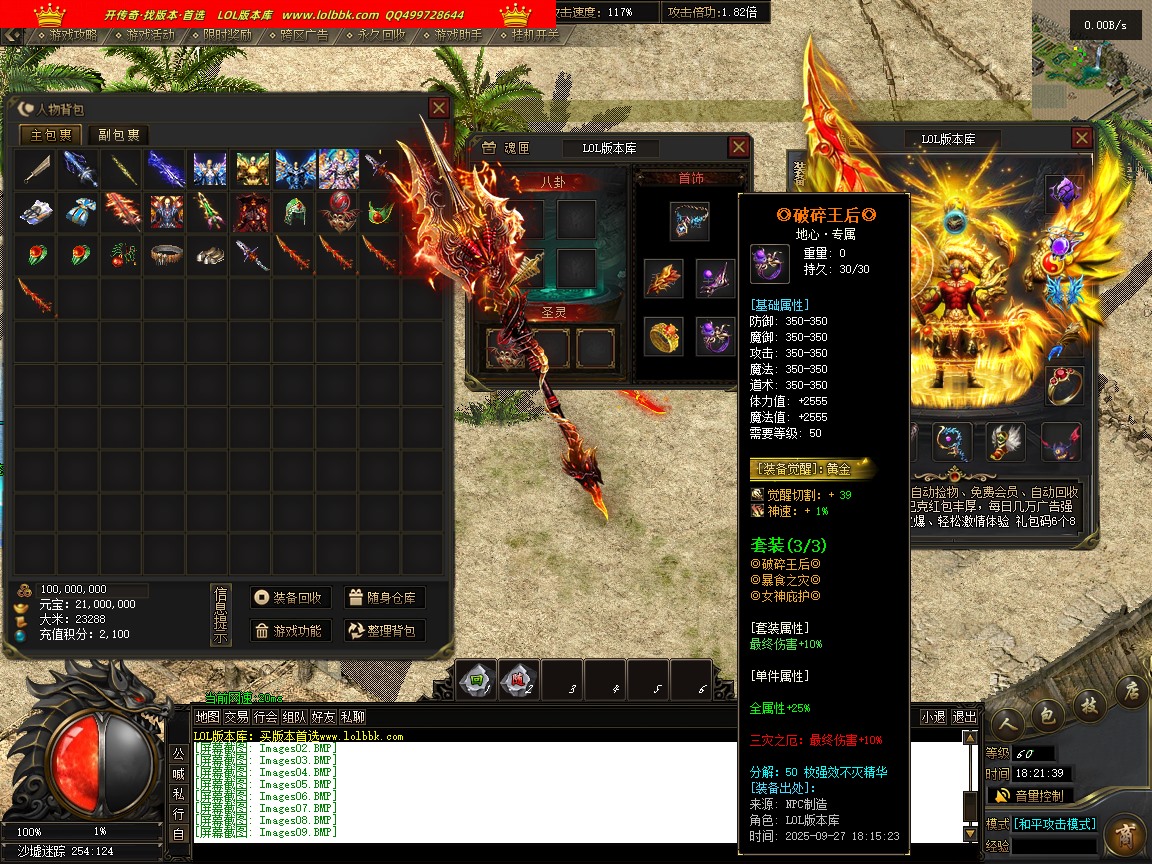Open 装备回收 equipment recycling
This screenshot has width=1152, height=864.
(x=290, y=598)
